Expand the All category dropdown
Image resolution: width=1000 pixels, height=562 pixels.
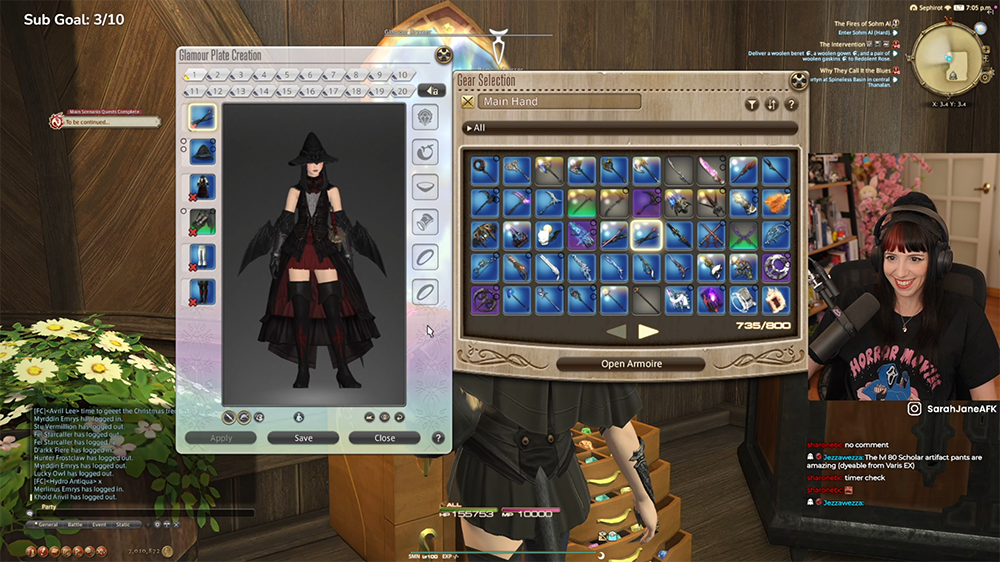(630, 128)
